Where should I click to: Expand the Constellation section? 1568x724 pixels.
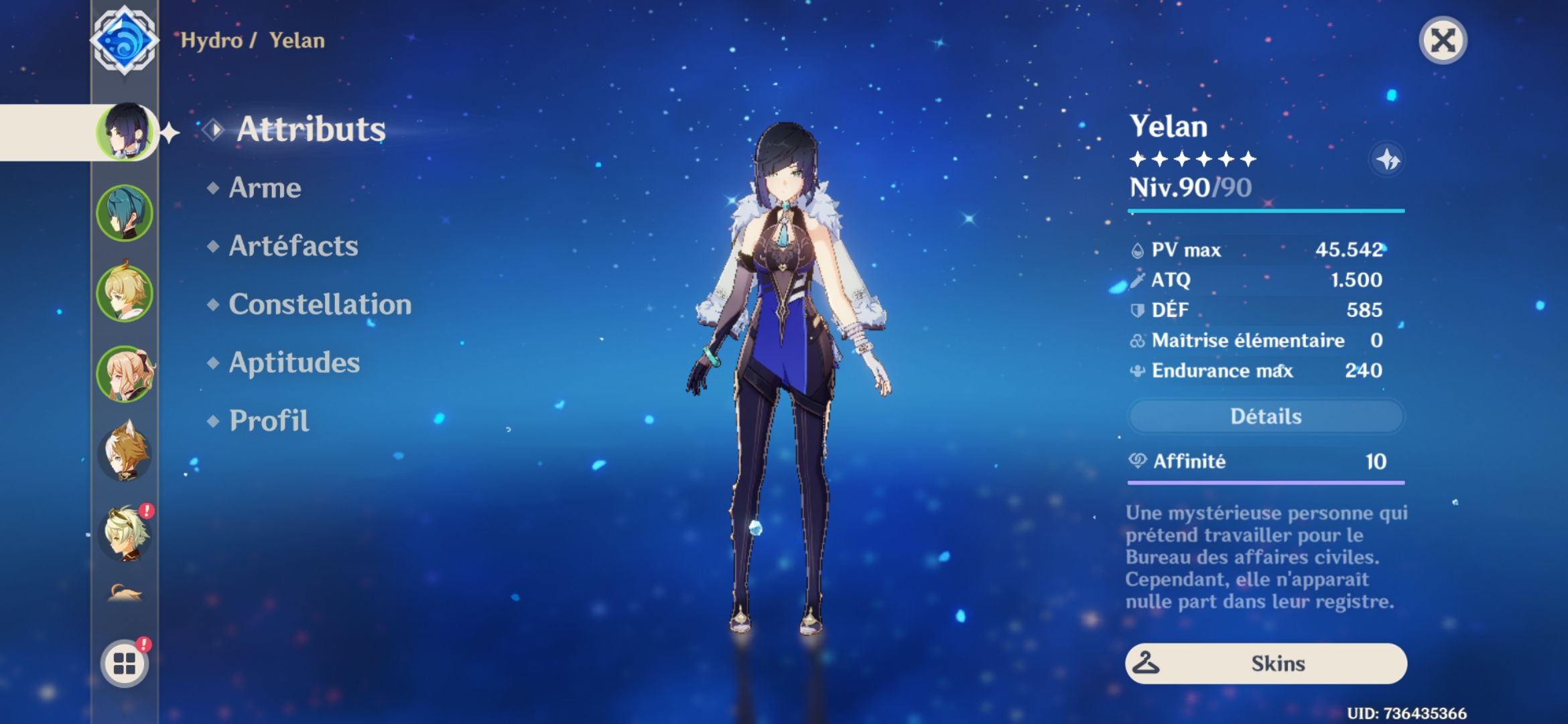[x=320, y=305]
